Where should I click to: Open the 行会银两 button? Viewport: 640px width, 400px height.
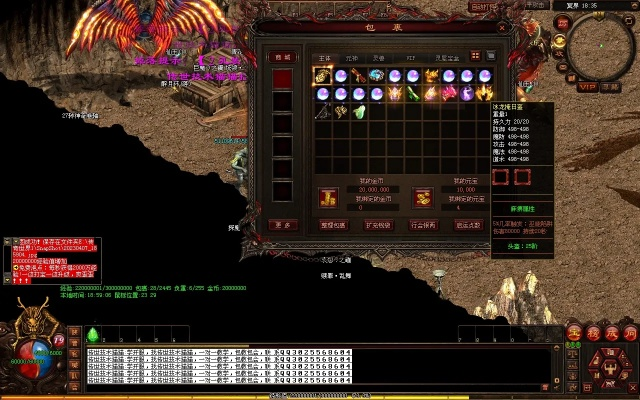pyautogui.click(x=424, y=224)
